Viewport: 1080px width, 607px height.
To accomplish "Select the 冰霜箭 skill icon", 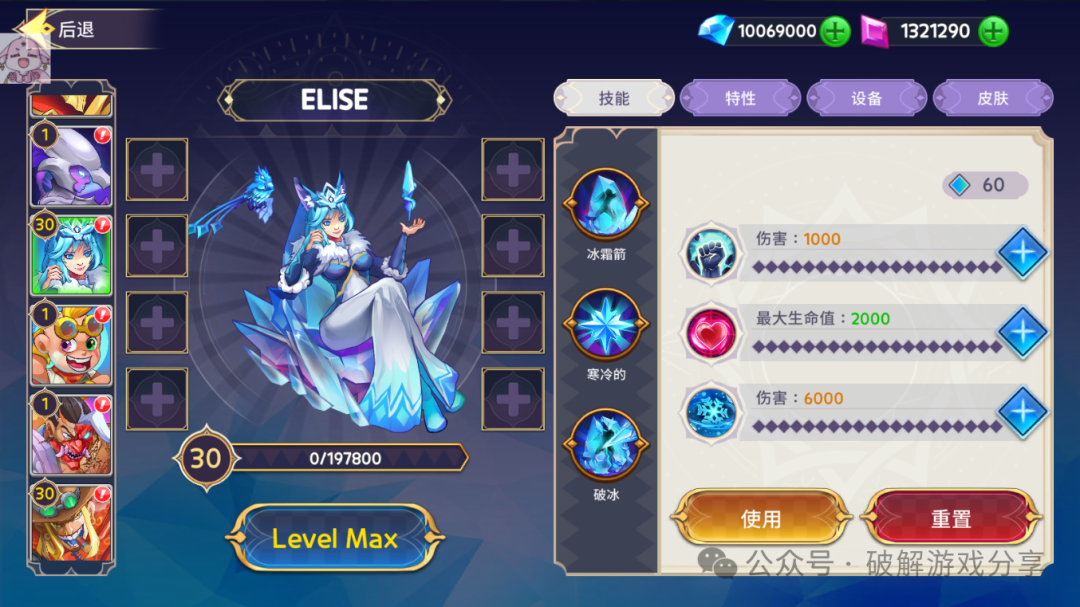I will click(605, 205).
